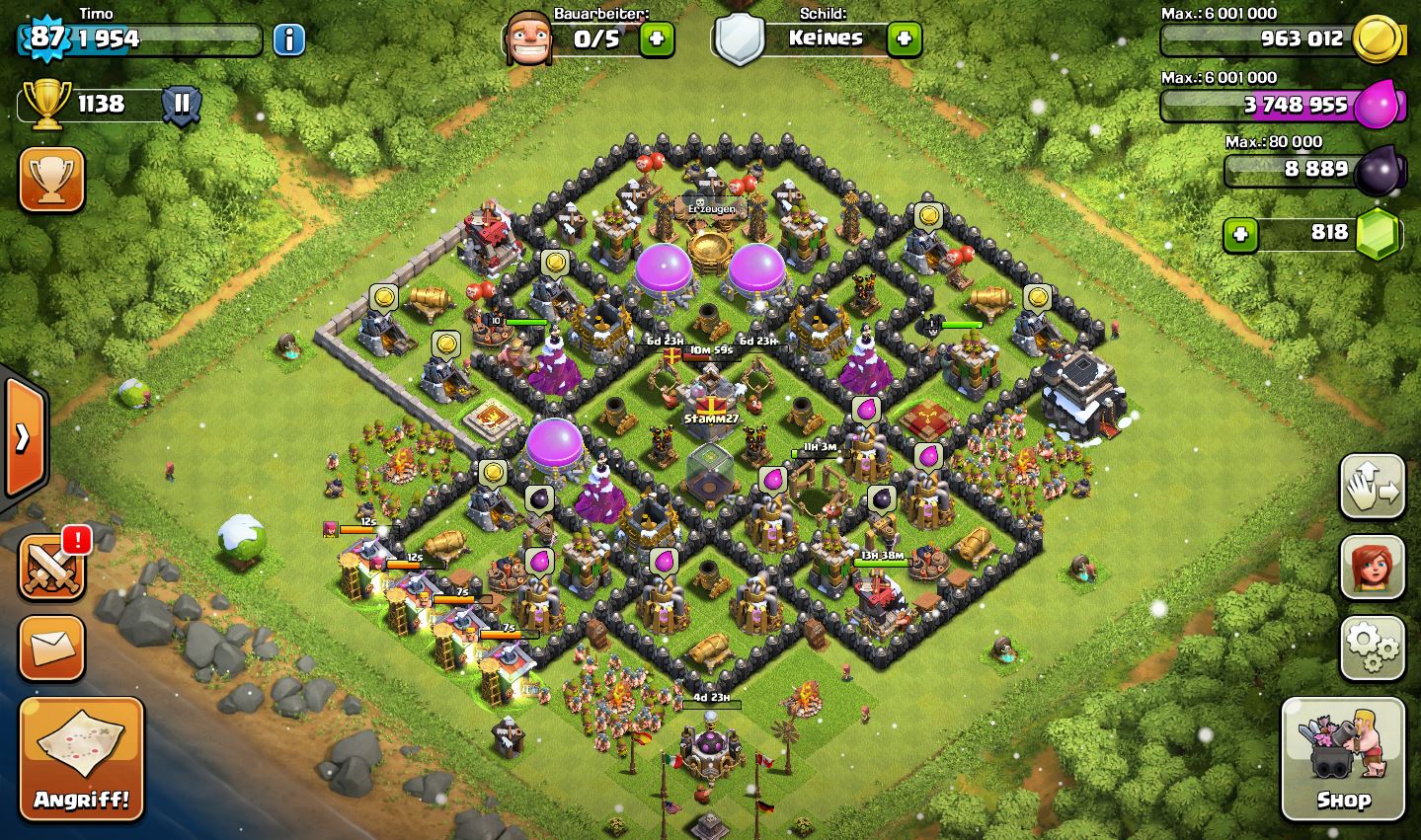Screen dimensions: 1421x840
Task: Add a builder with the green plus
Action: (x=657, y=39)
